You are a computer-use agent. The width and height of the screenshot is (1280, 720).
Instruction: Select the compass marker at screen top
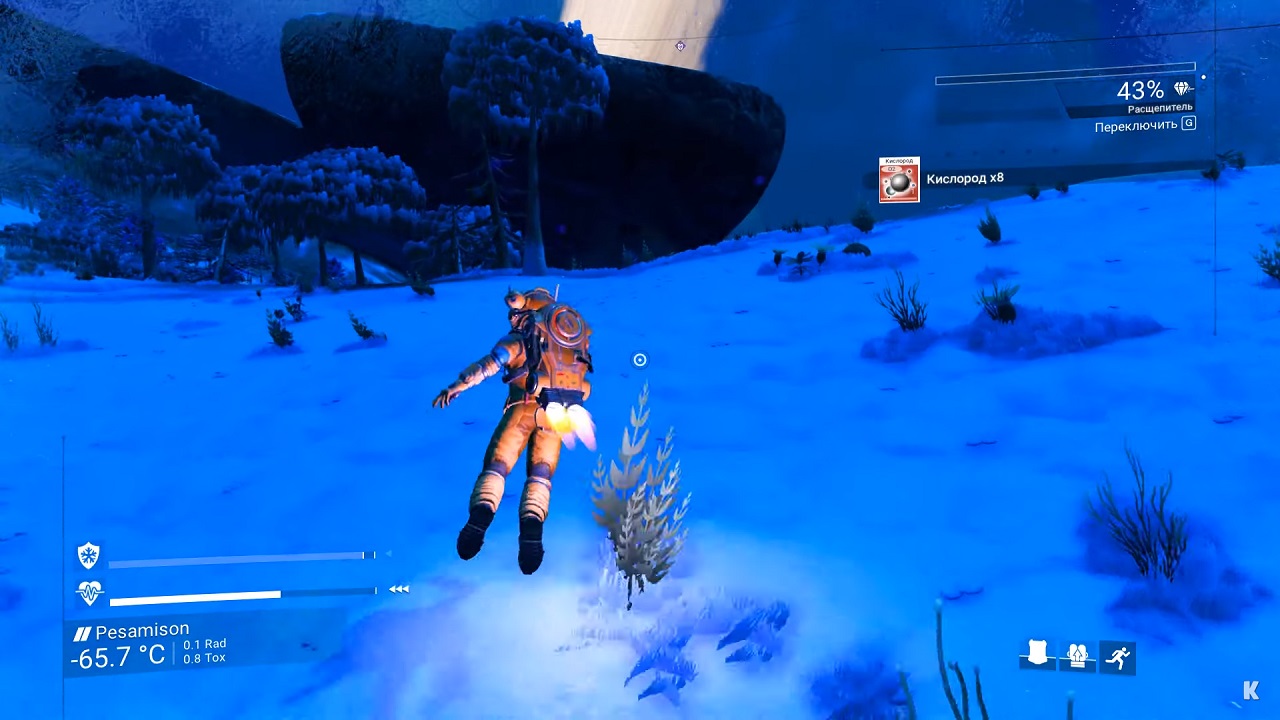[x=681, y=46]
